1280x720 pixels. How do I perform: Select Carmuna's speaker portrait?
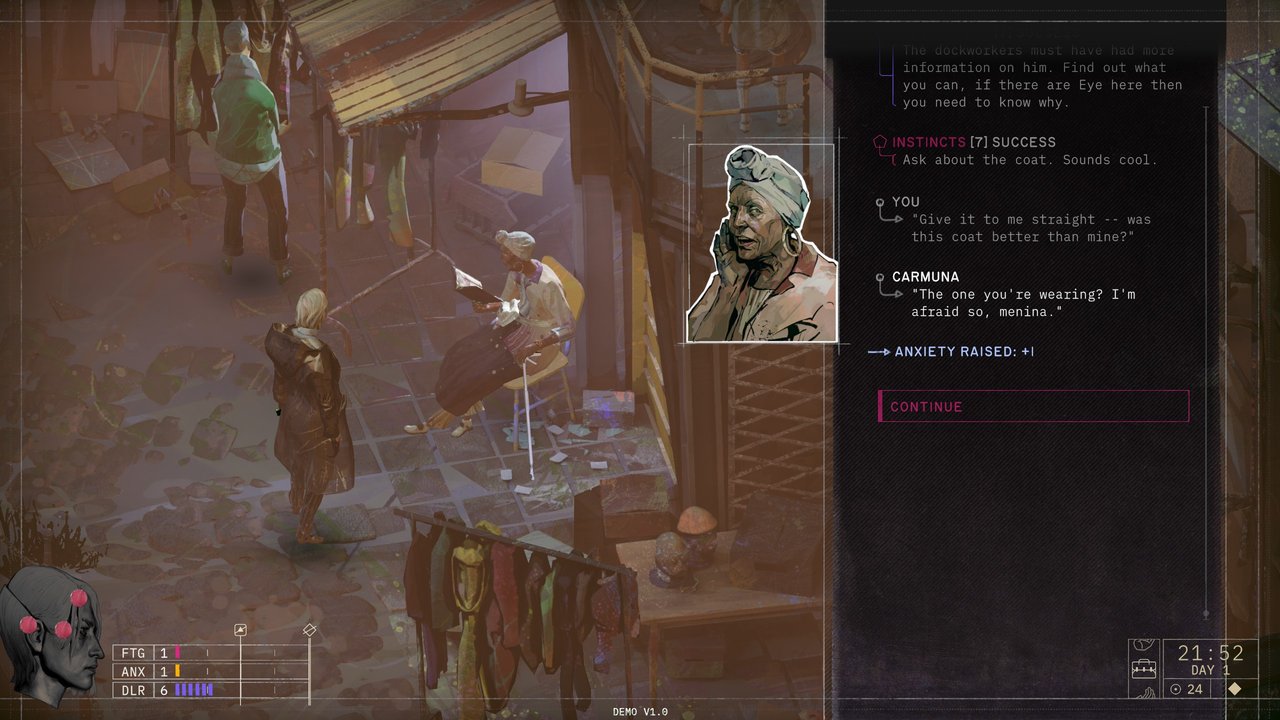pos(762,244)
